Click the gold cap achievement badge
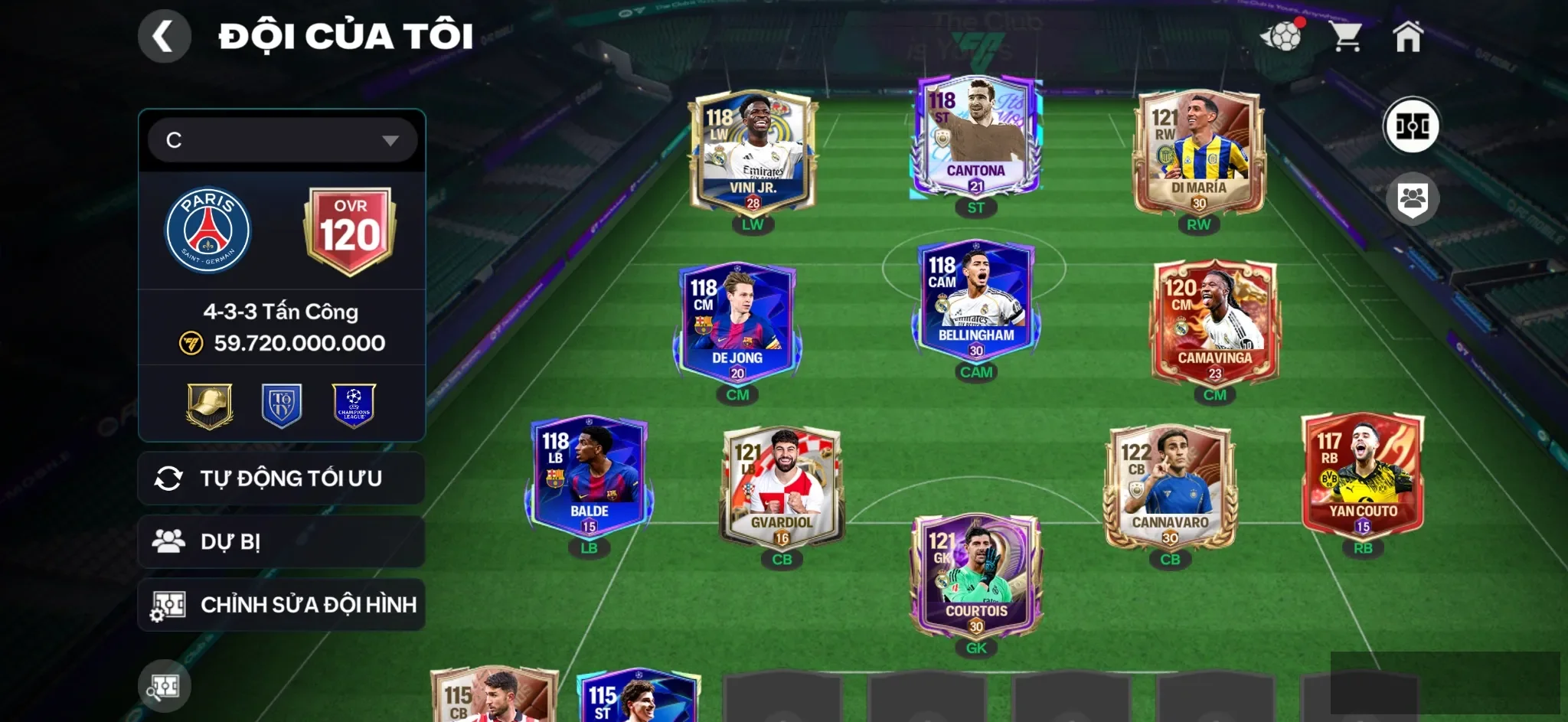The width and height of the screenshot is (1568, 722). [x=210, y=407]
